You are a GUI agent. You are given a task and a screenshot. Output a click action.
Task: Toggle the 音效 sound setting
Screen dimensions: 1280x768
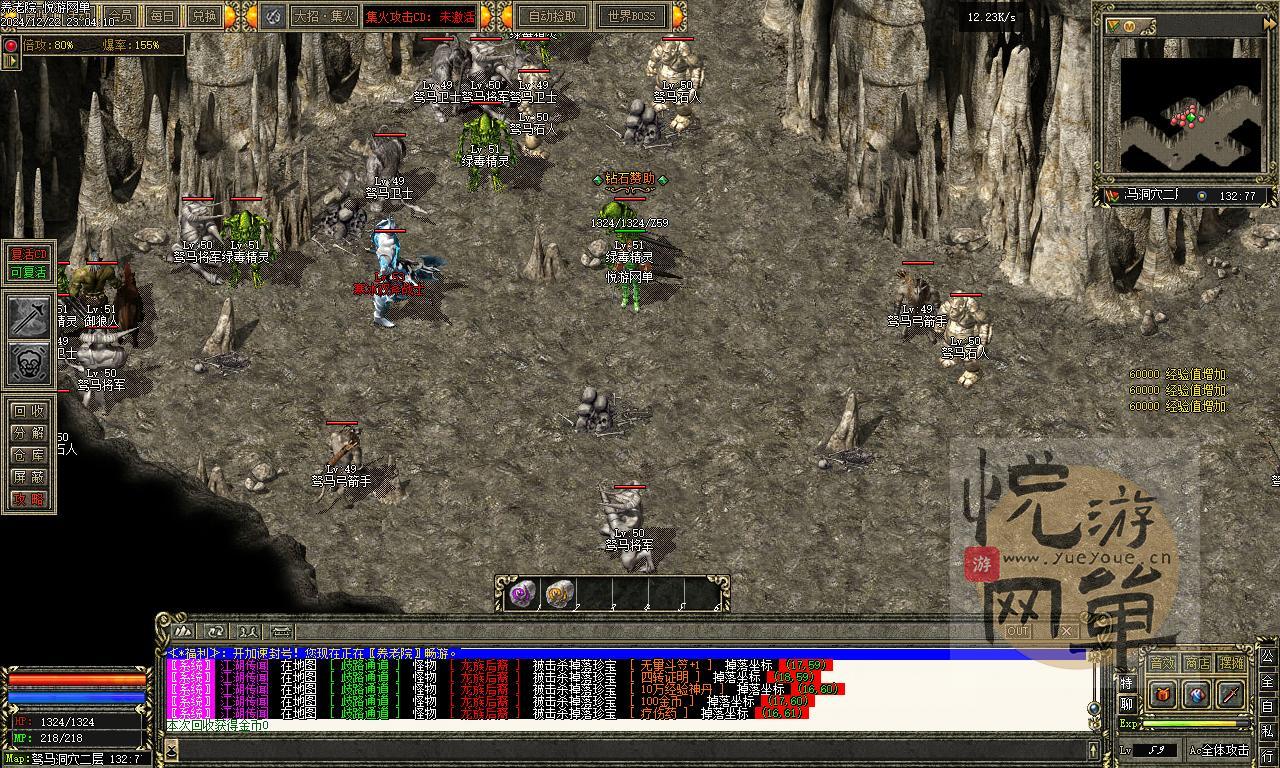point(1162,663)
